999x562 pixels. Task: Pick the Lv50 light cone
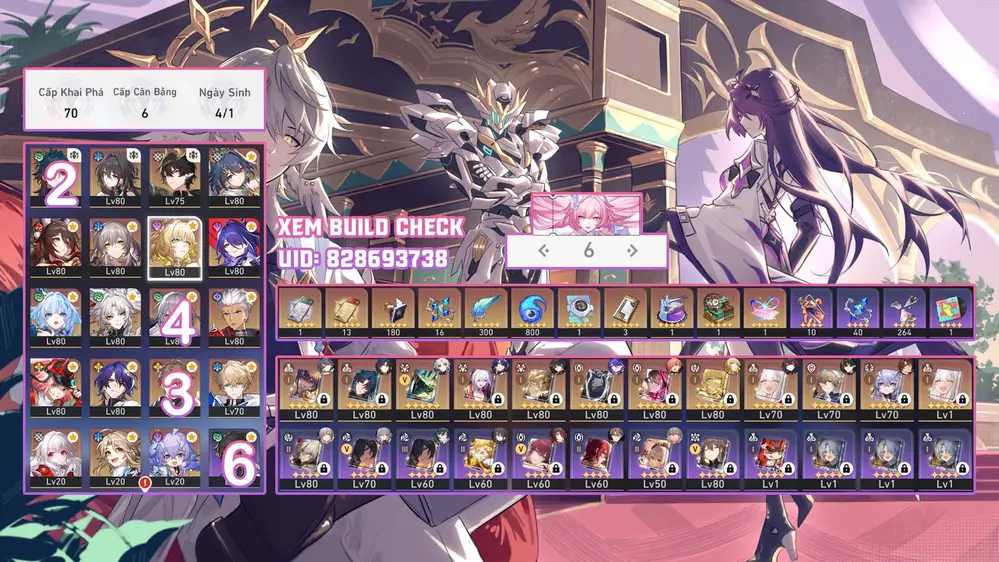coord(654,459)
